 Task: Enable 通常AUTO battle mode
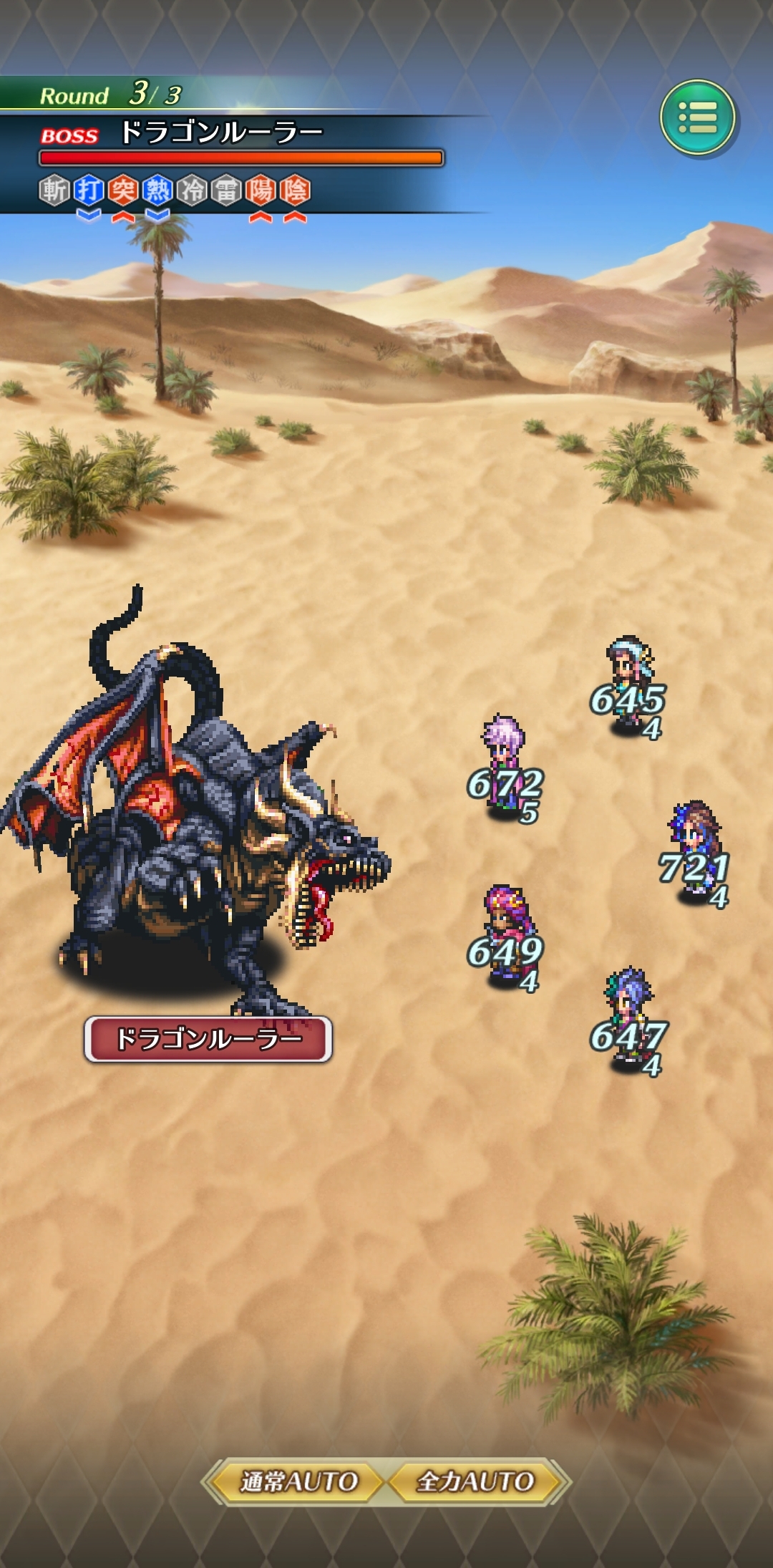[x=298, y=1481]
